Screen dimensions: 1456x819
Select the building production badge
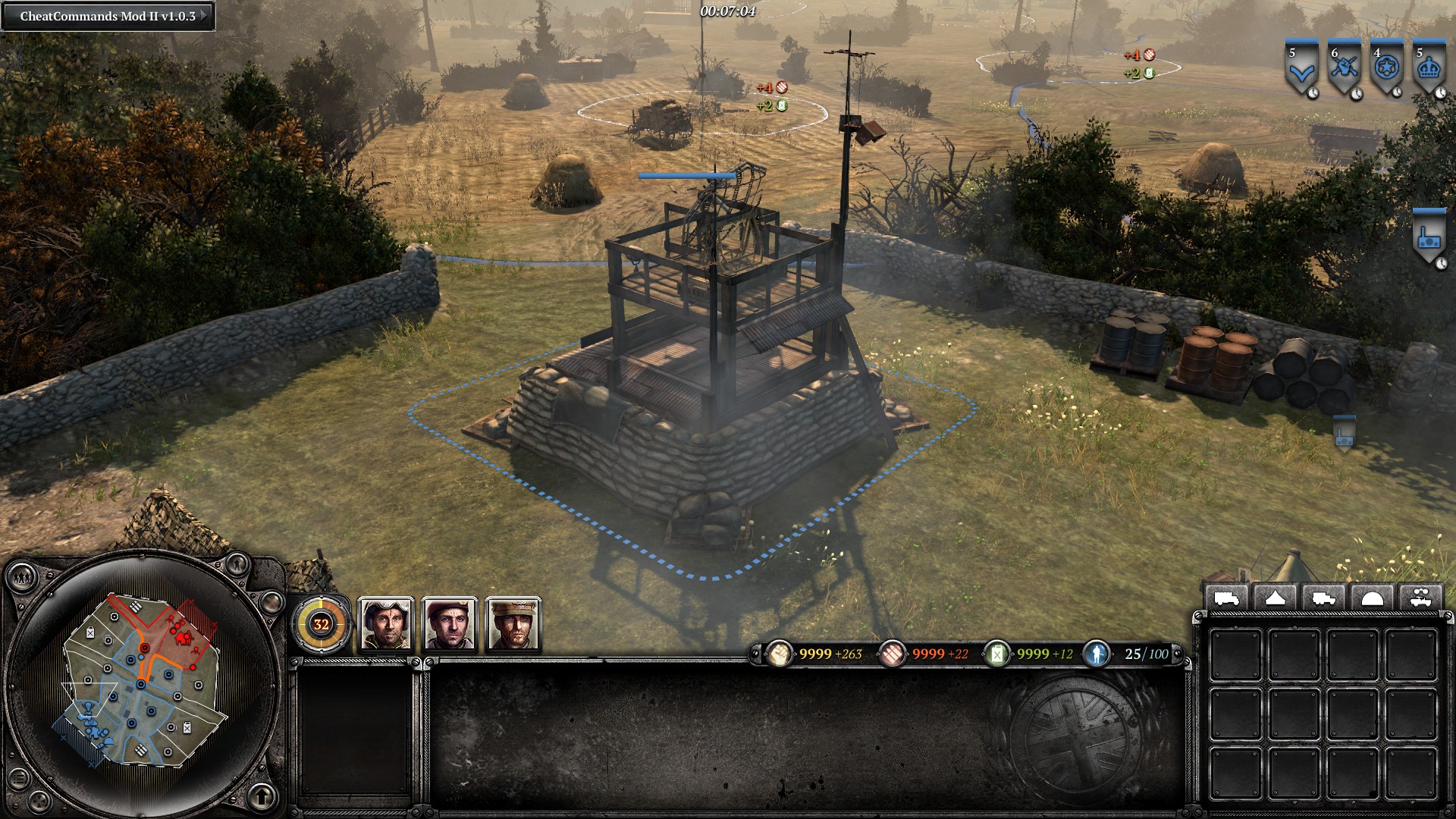[x=1429, y=237]
